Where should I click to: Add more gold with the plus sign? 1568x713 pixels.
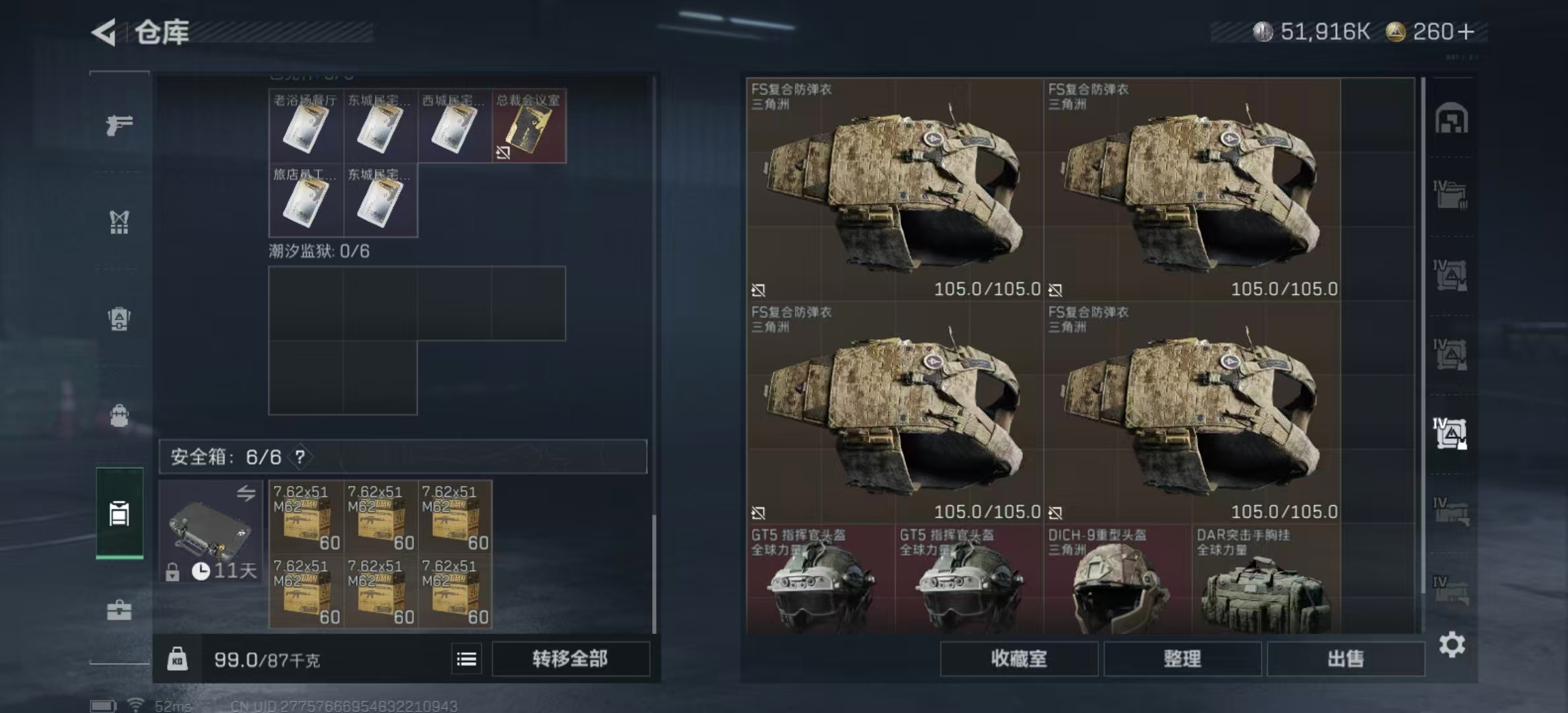tap(1466, 32)
